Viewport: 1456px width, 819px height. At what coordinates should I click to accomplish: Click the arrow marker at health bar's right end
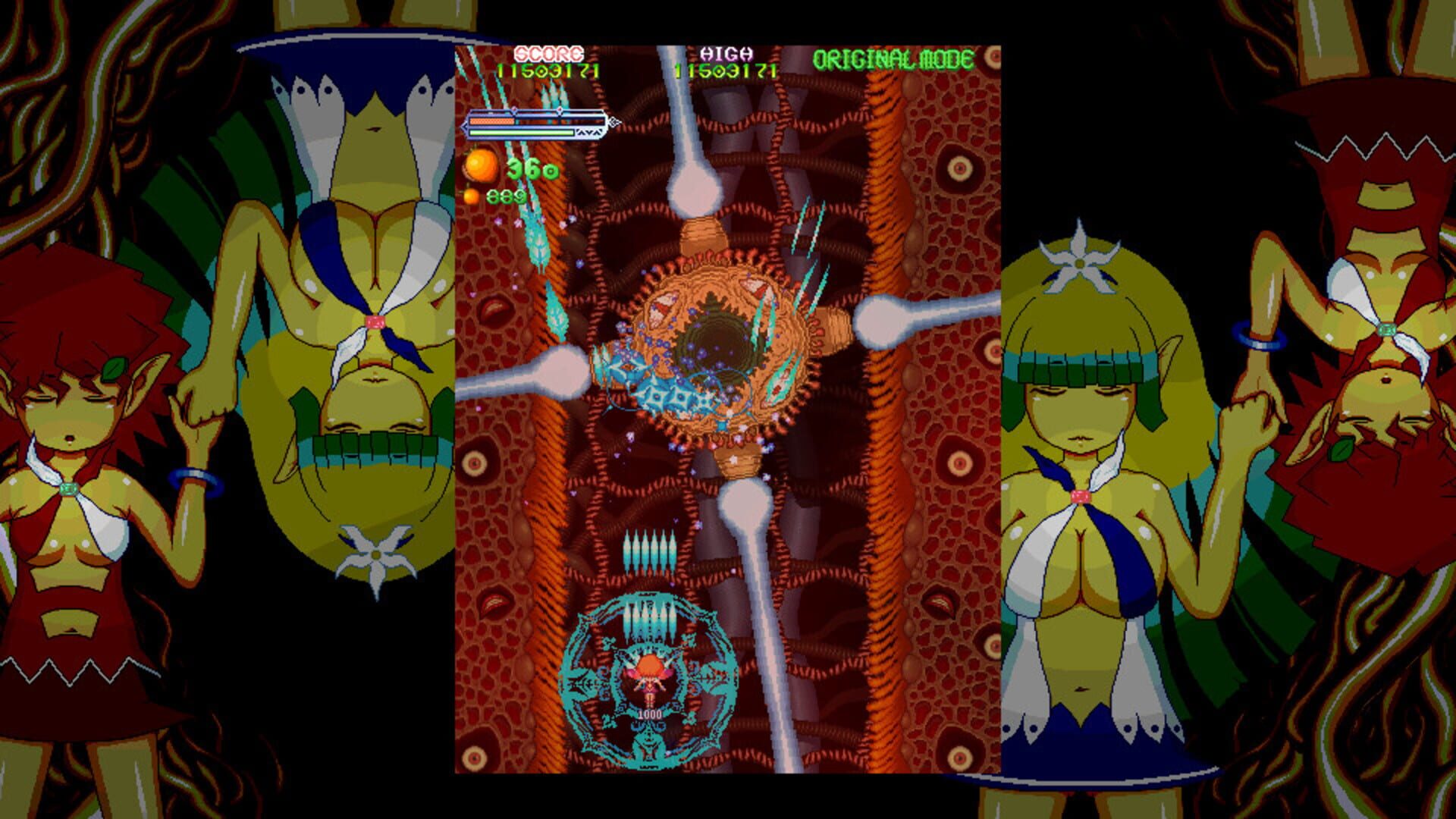coord(613,121)
